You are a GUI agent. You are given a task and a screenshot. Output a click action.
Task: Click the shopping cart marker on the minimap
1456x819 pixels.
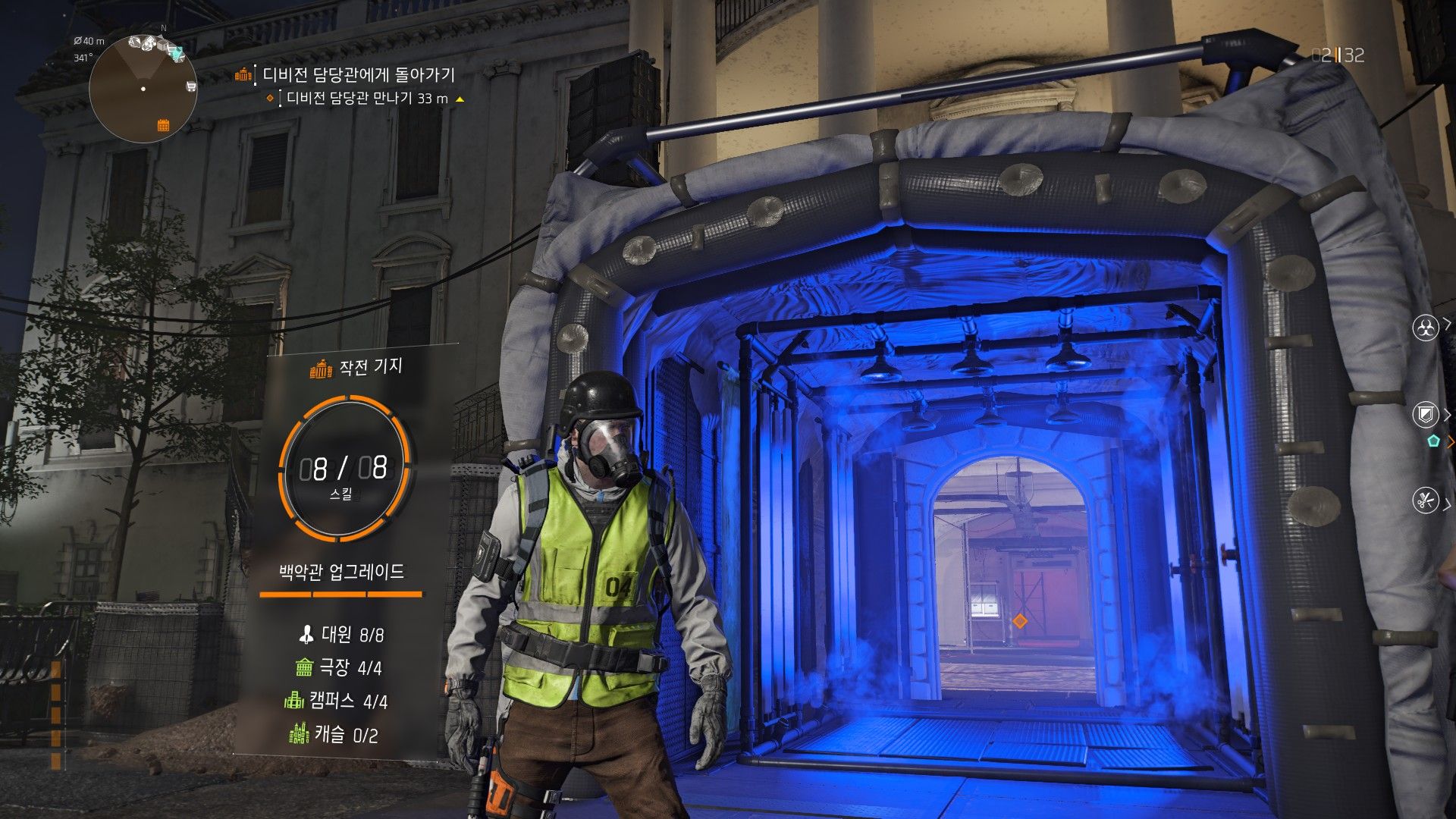[x=190, y=86]
